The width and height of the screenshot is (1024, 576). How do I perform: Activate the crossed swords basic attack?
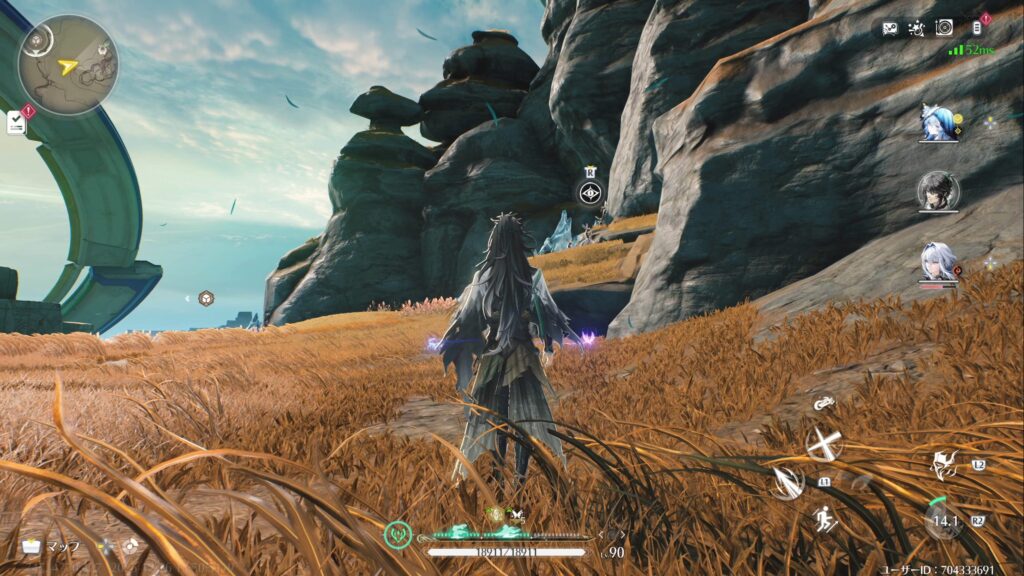tap(824, 443)
